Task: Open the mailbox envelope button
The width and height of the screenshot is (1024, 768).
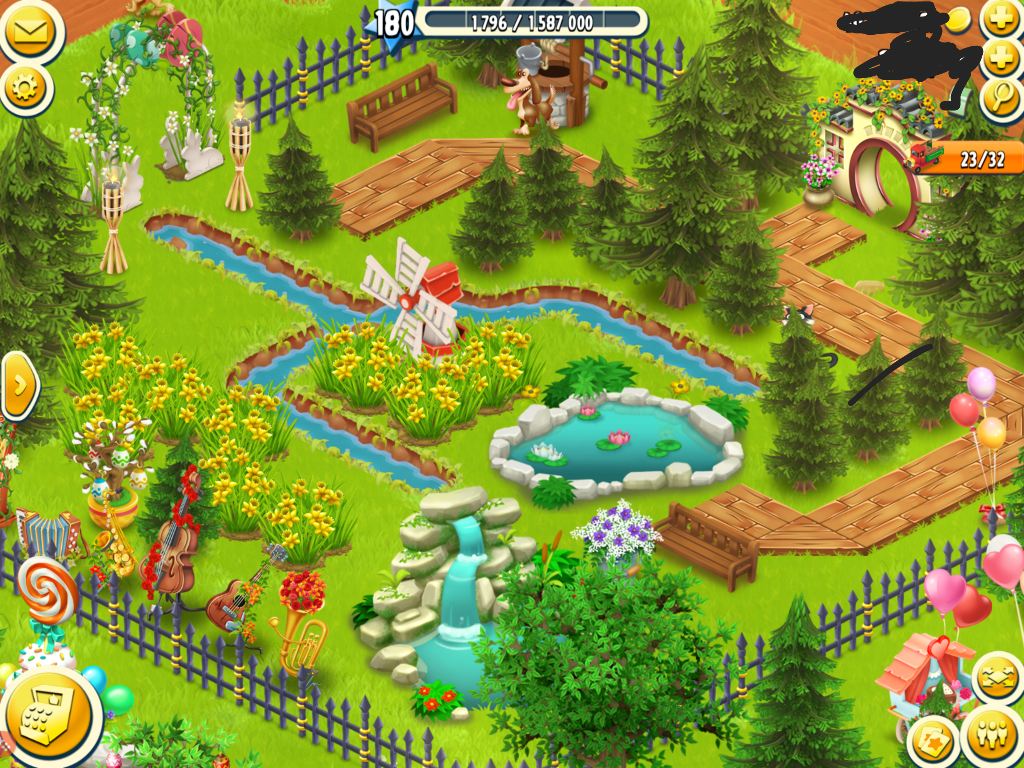Action: point(28,30)
